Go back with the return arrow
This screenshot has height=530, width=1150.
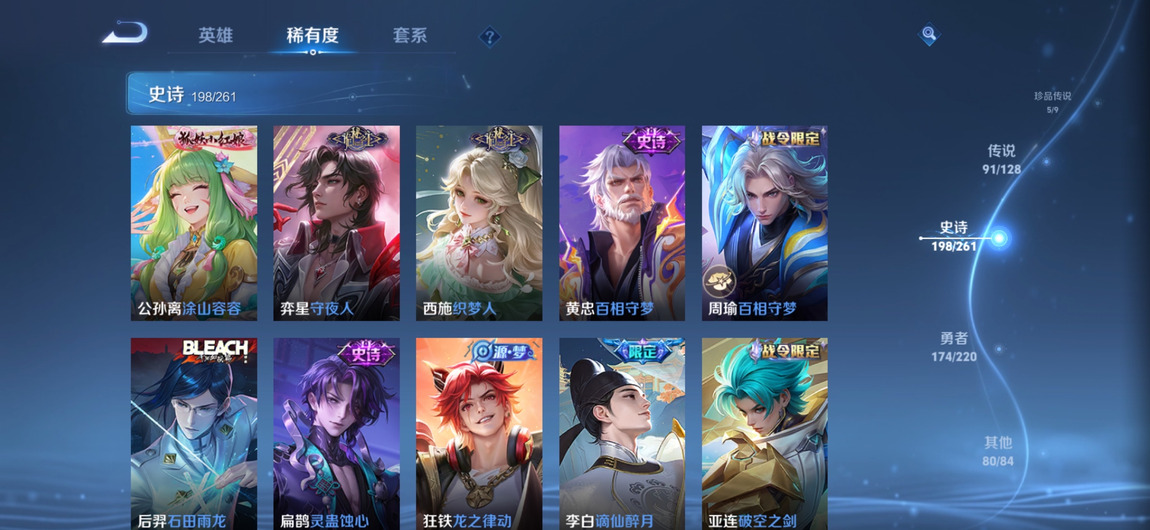click(x=125, y=34)
